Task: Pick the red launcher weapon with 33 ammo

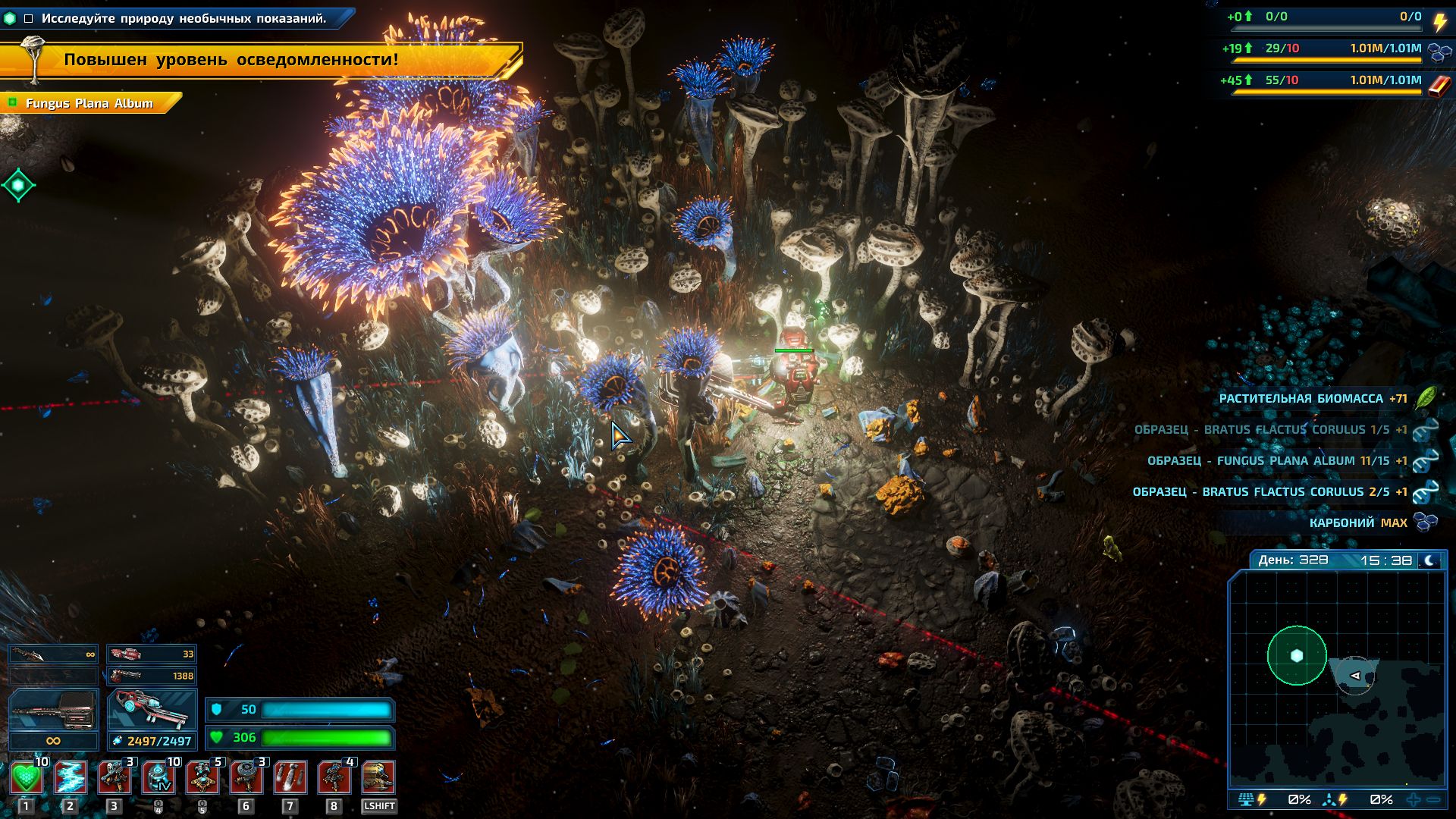Action: [x=152, y=654]
